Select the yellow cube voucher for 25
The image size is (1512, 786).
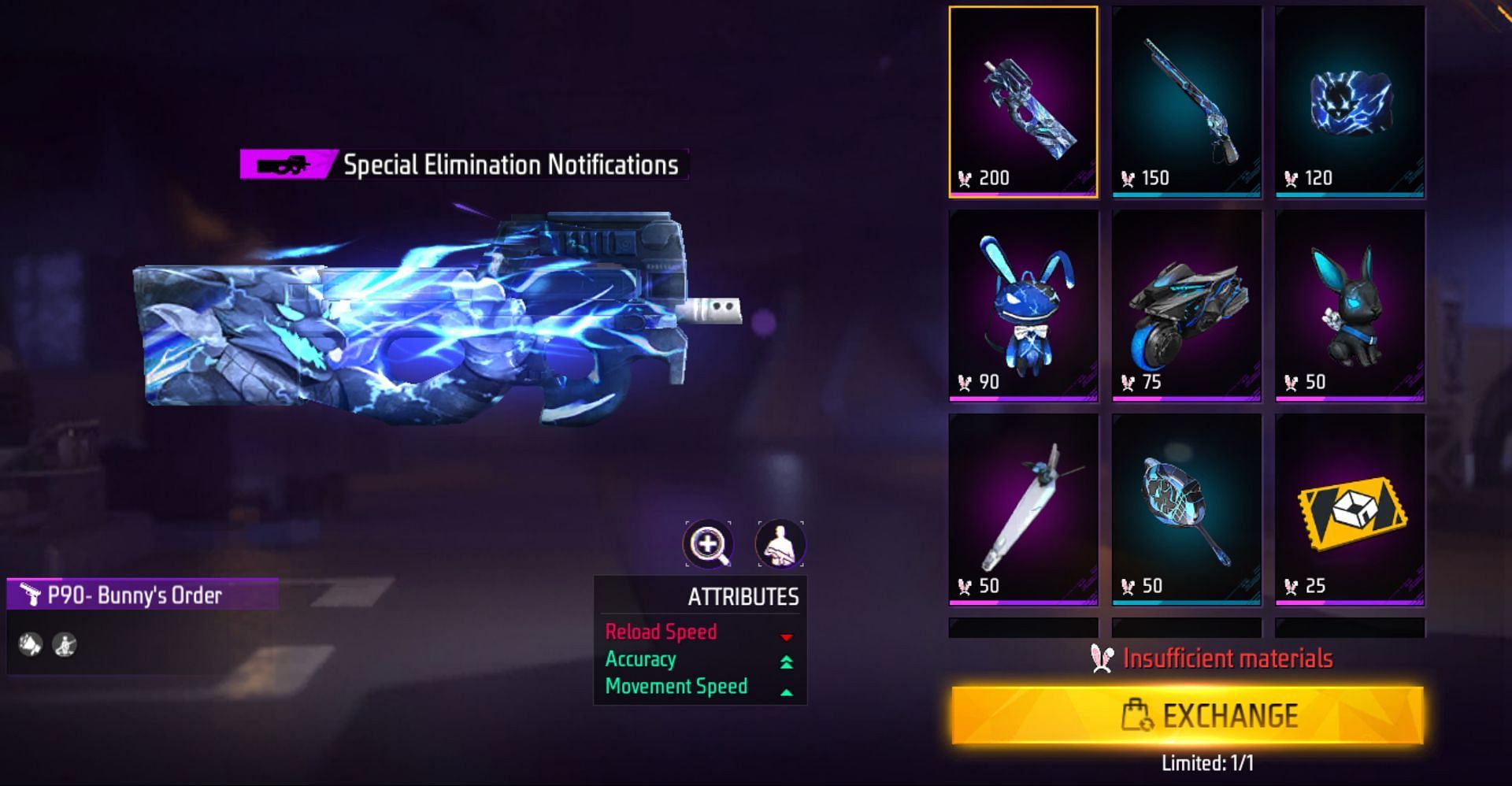(1350, 510)
